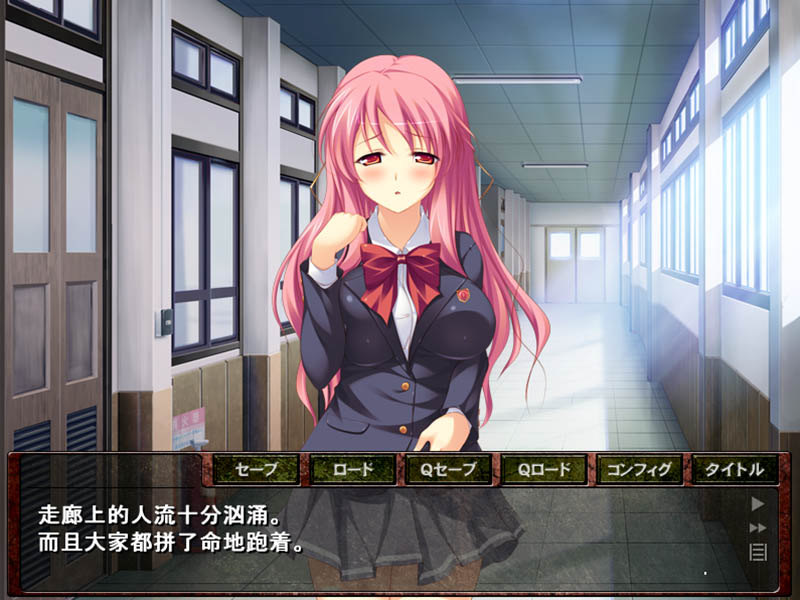Quick load with the Qロード button
The image size is (800, 600).
(543, 468)
